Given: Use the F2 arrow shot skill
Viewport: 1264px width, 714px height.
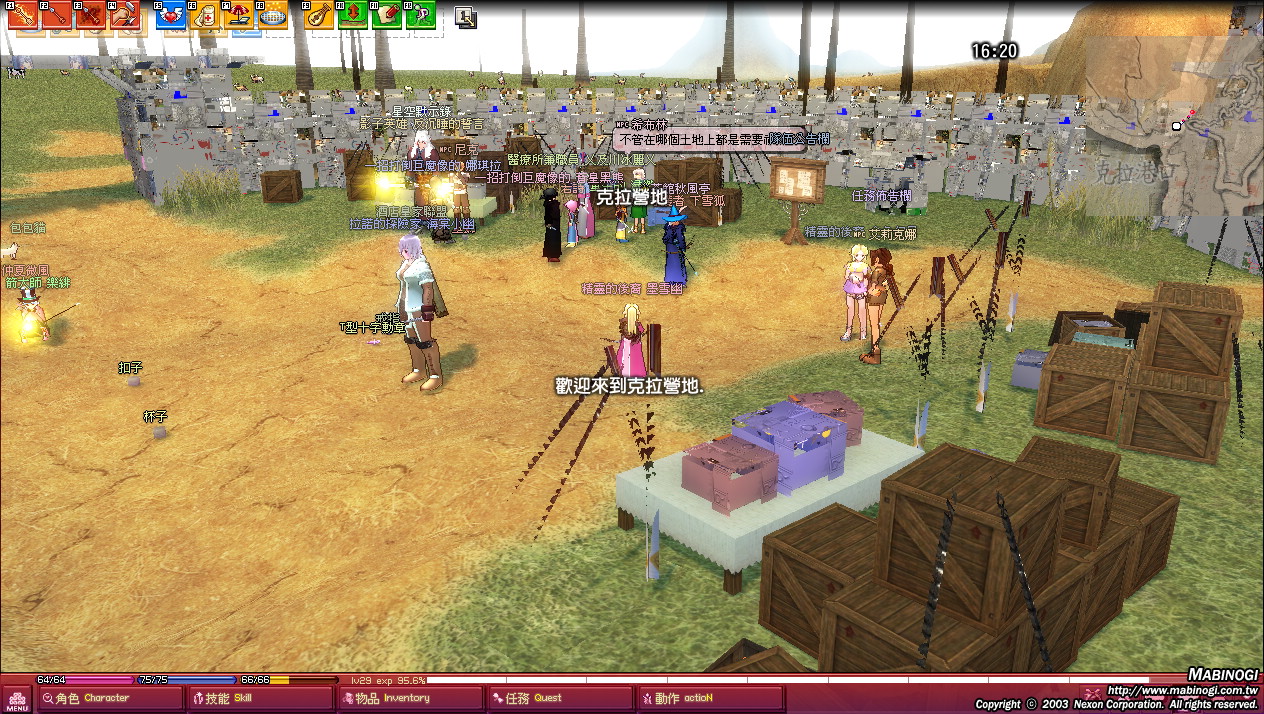Looking at the screenshot, I should point(57,15).
